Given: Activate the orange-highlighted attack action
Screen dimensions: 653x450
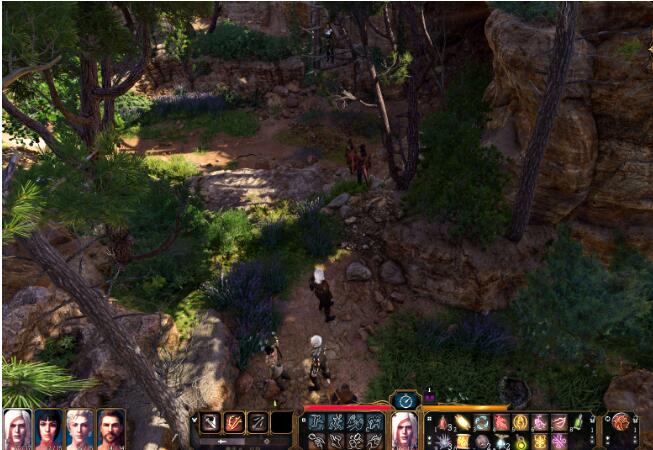Looking at the screenshot, I should point(234,422).
